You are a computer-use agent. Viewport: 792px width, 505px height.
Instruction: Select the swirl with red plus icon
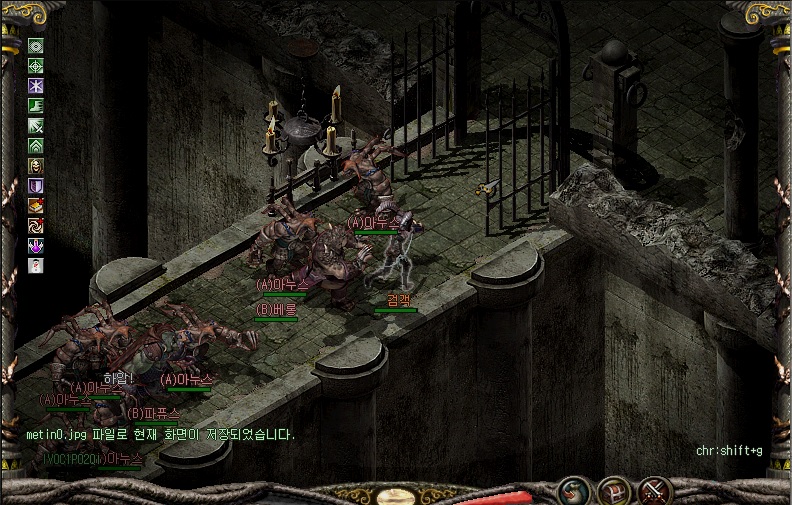[x=36, y=226]
